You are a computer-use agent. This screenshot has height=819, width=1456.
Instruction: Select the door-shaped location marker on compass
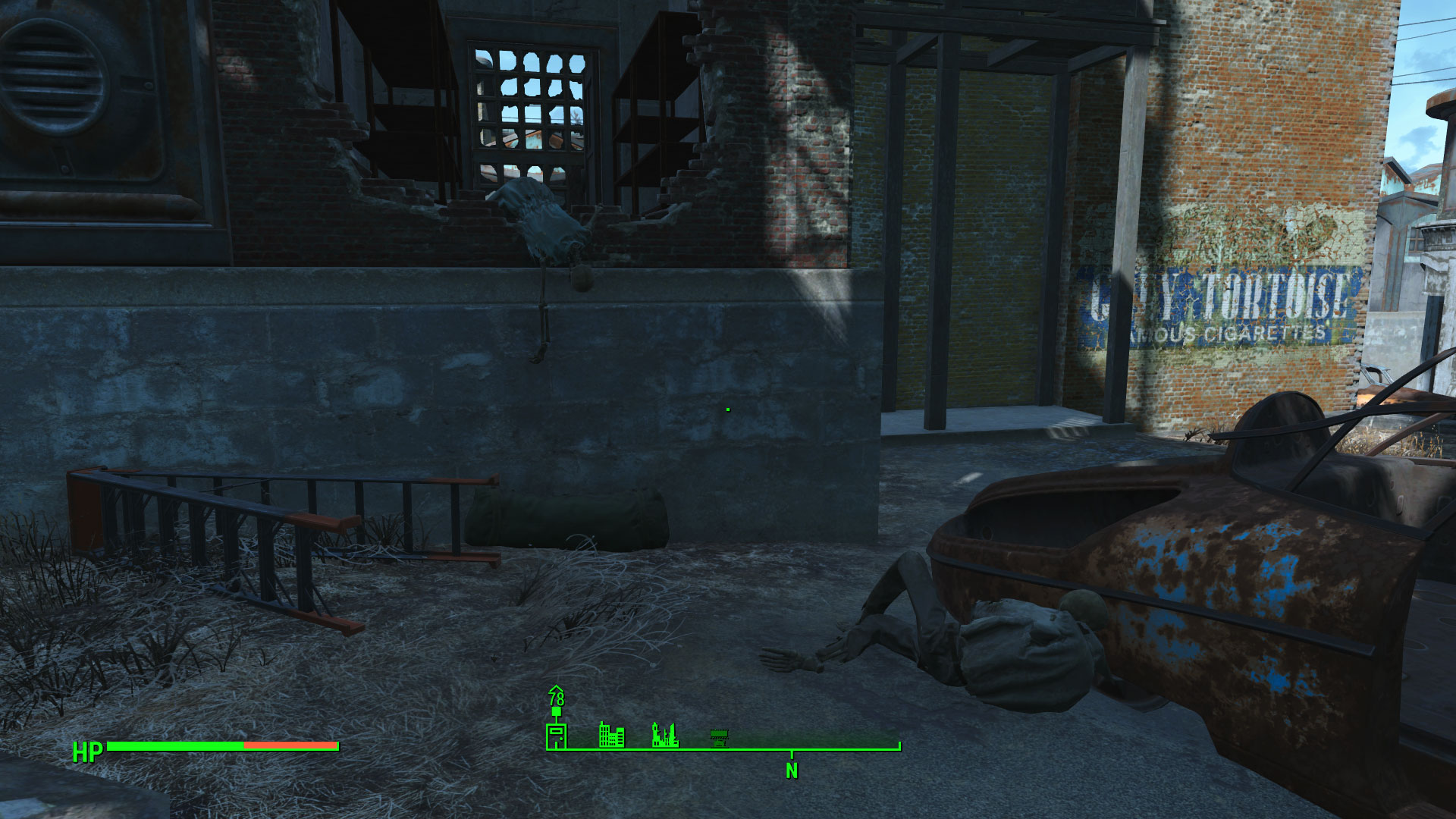pyautogui.click(x=557, y=736)
